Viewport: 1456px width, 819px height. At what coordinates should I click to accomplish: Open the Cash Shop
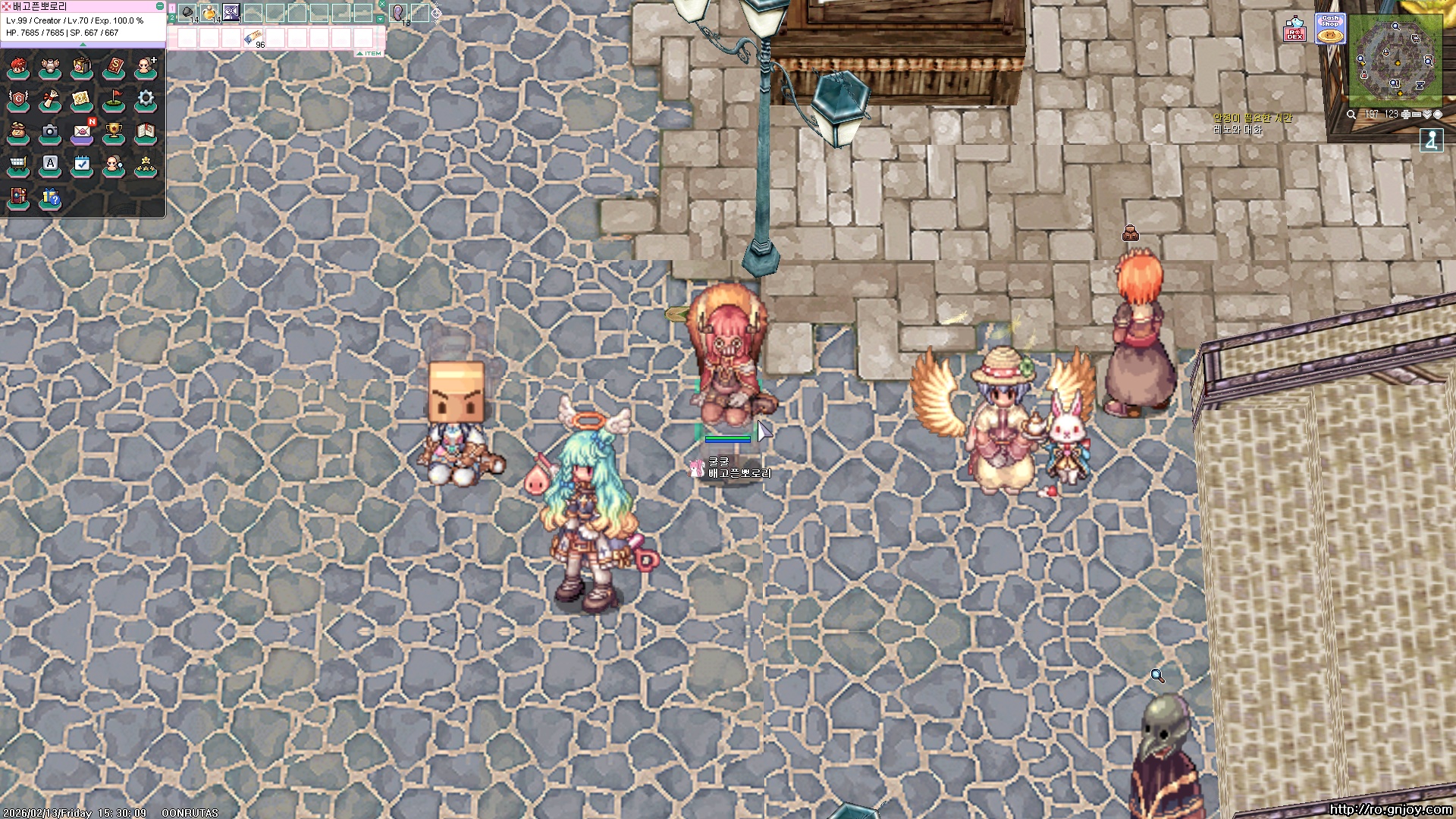[x=1329, y=29]
